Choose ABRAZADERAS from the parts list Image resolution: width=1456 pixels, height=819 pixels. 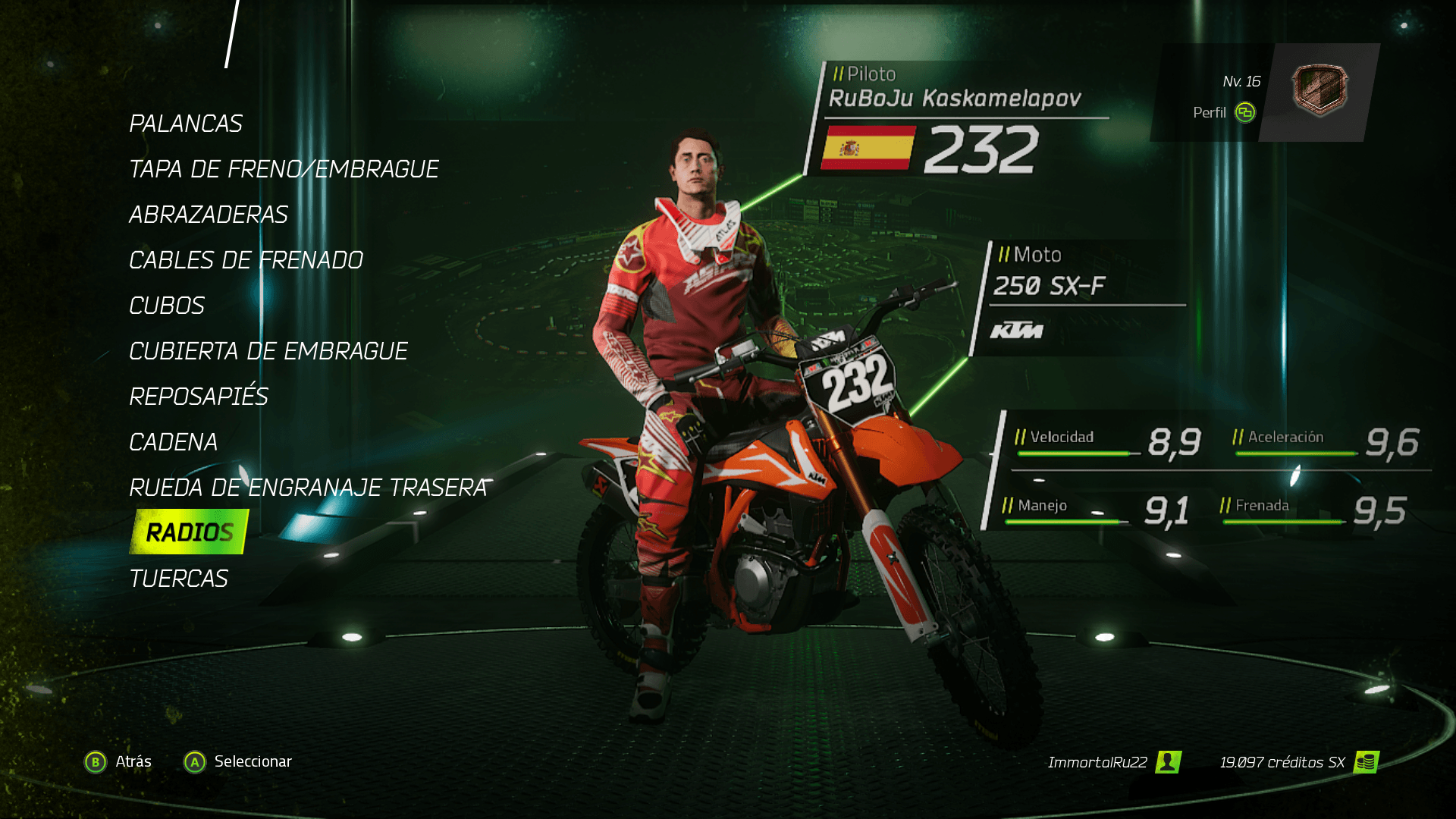click(209, 215)
